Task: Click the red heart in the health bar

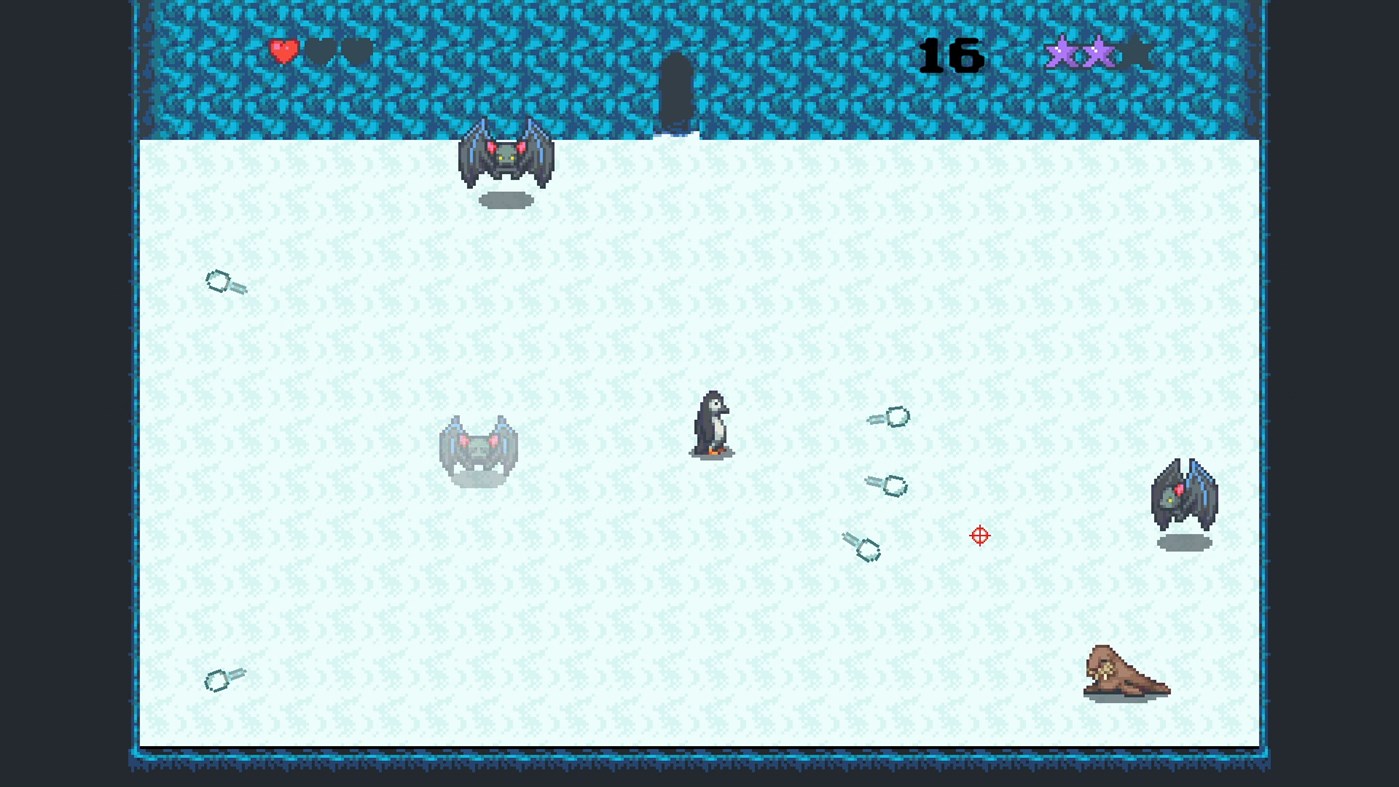Action: tap(285, 51)
